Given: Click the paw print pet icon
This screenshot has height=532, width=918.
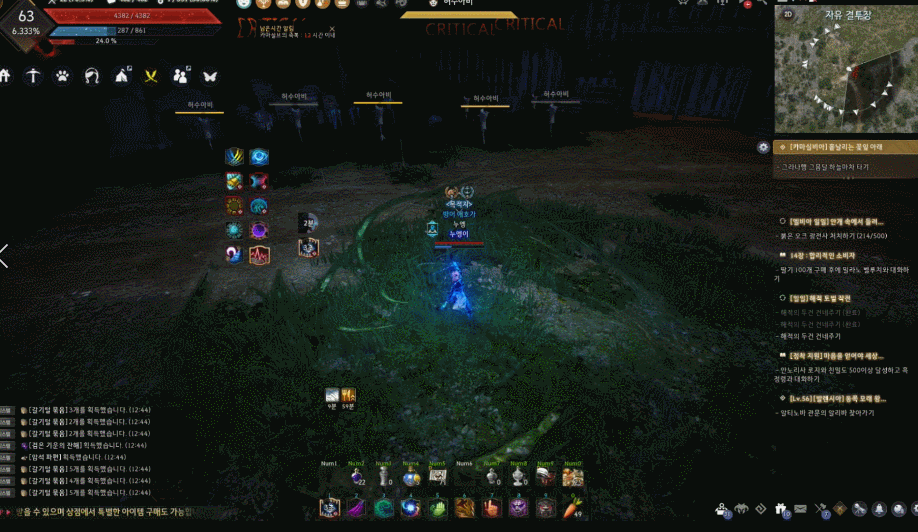Looking at the screenshot, I should click(62, 75).
